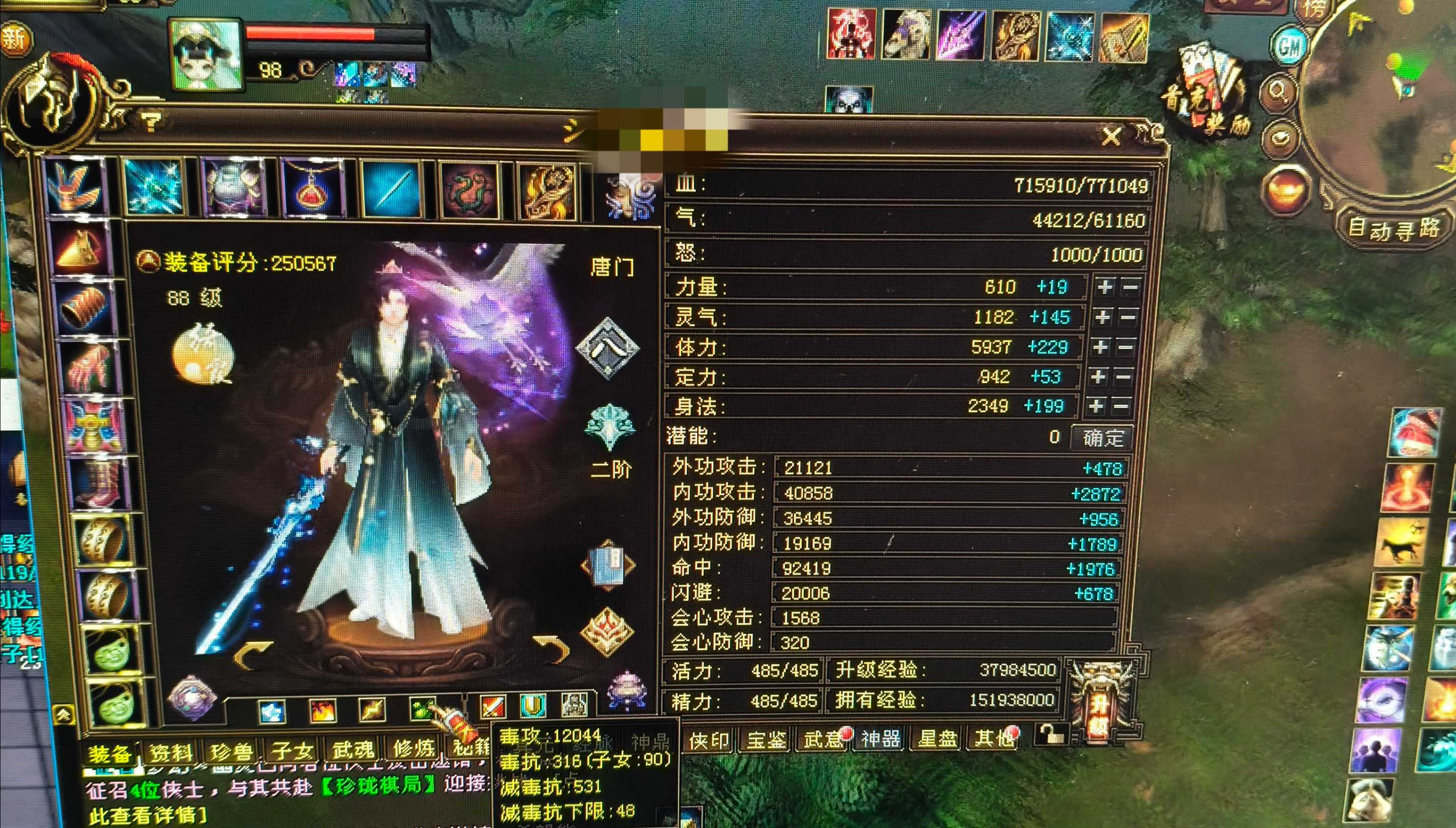Open the 珍兽 tab
The image size is (1456, 828).
click(231, 752)
